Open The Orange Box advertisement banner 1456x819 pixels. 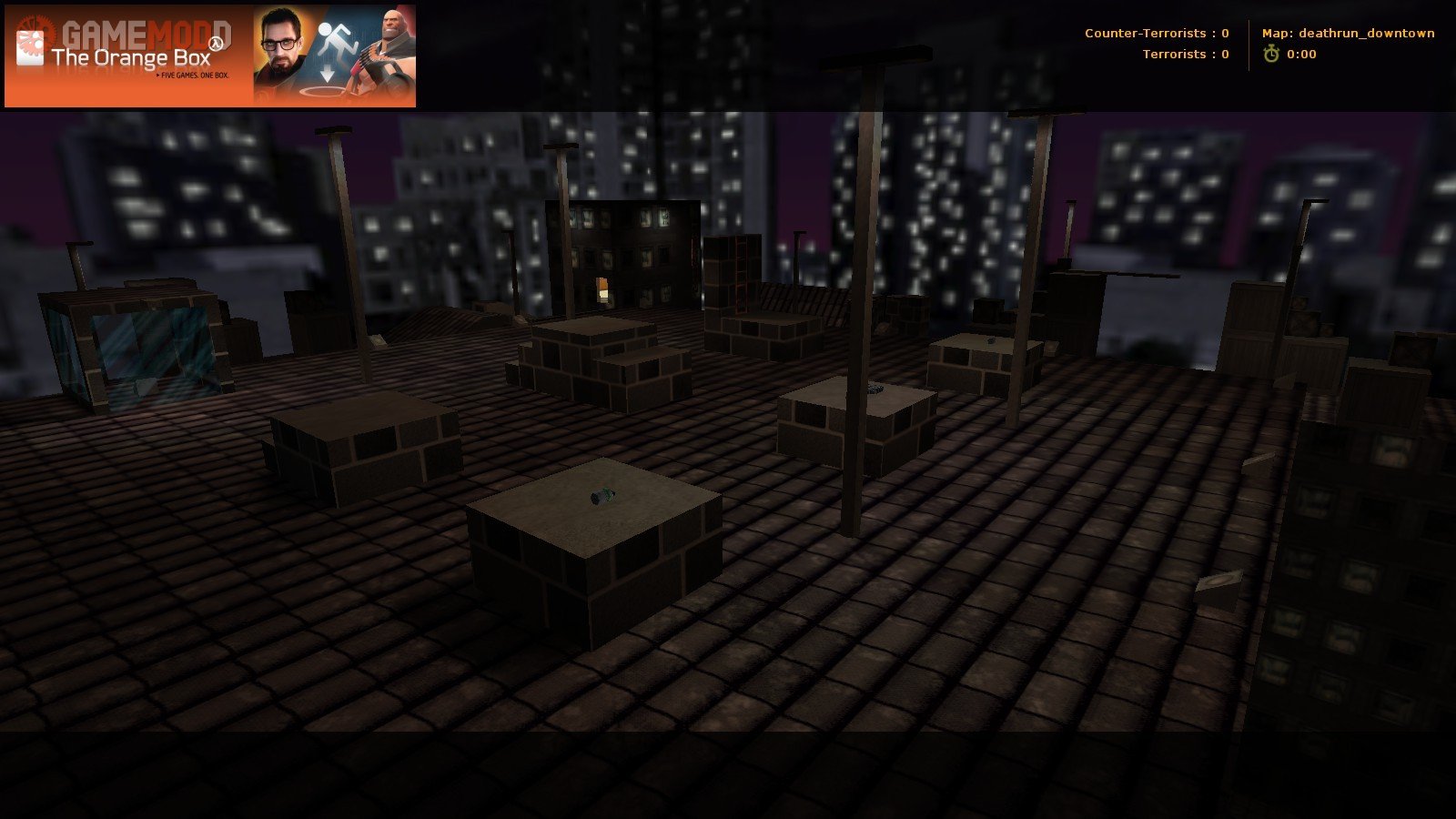point(210,56)
